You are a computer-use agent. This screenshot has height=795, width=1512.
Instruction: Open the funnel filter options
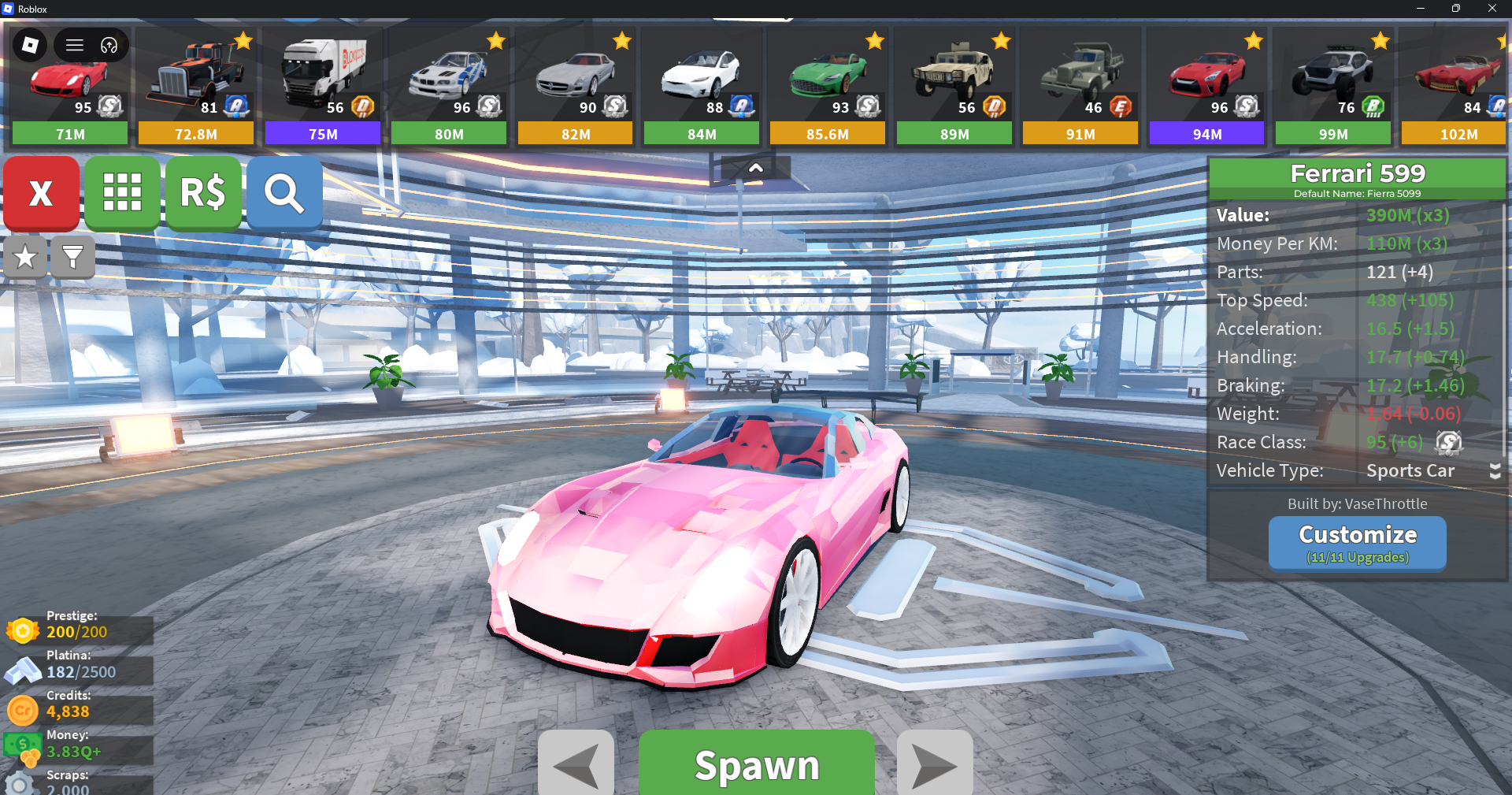click(x=72, y=257)
